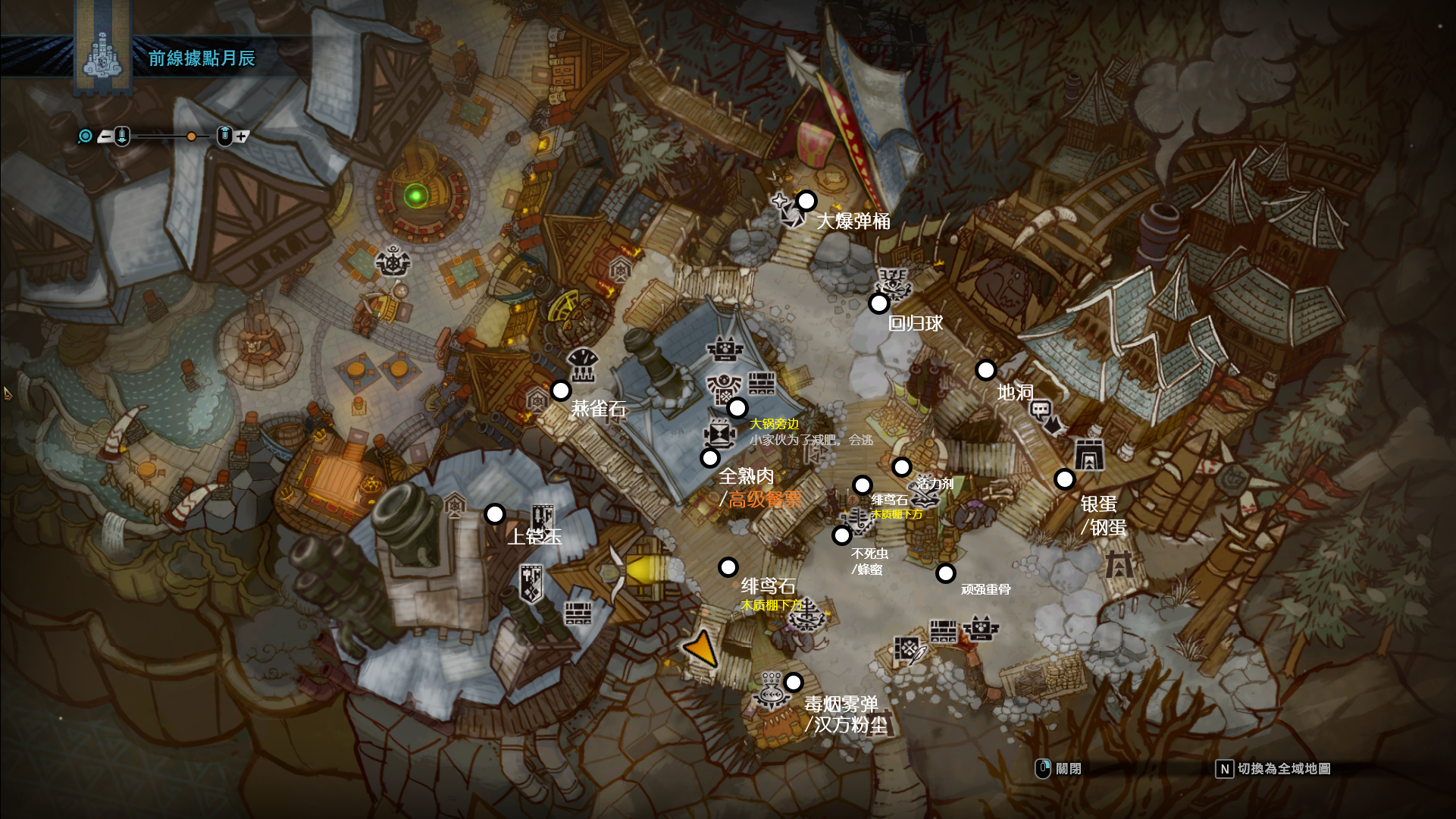
Task: Select the 毒烟雾弹 / 汉方粉尘 marker
Action: [793, 682]
